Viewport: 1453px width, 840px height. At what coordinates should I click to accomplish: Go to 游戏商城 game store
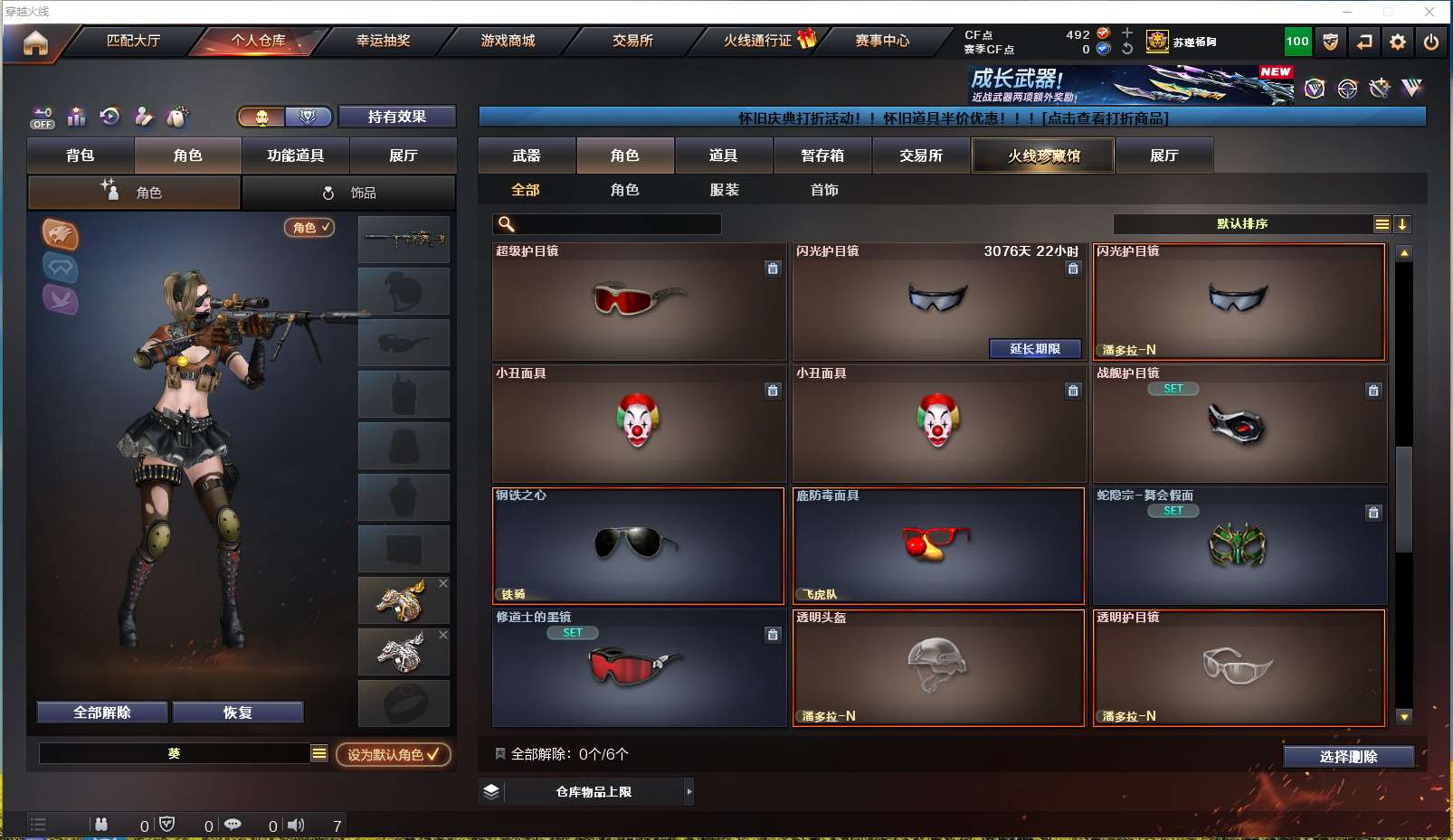[508, 41]
